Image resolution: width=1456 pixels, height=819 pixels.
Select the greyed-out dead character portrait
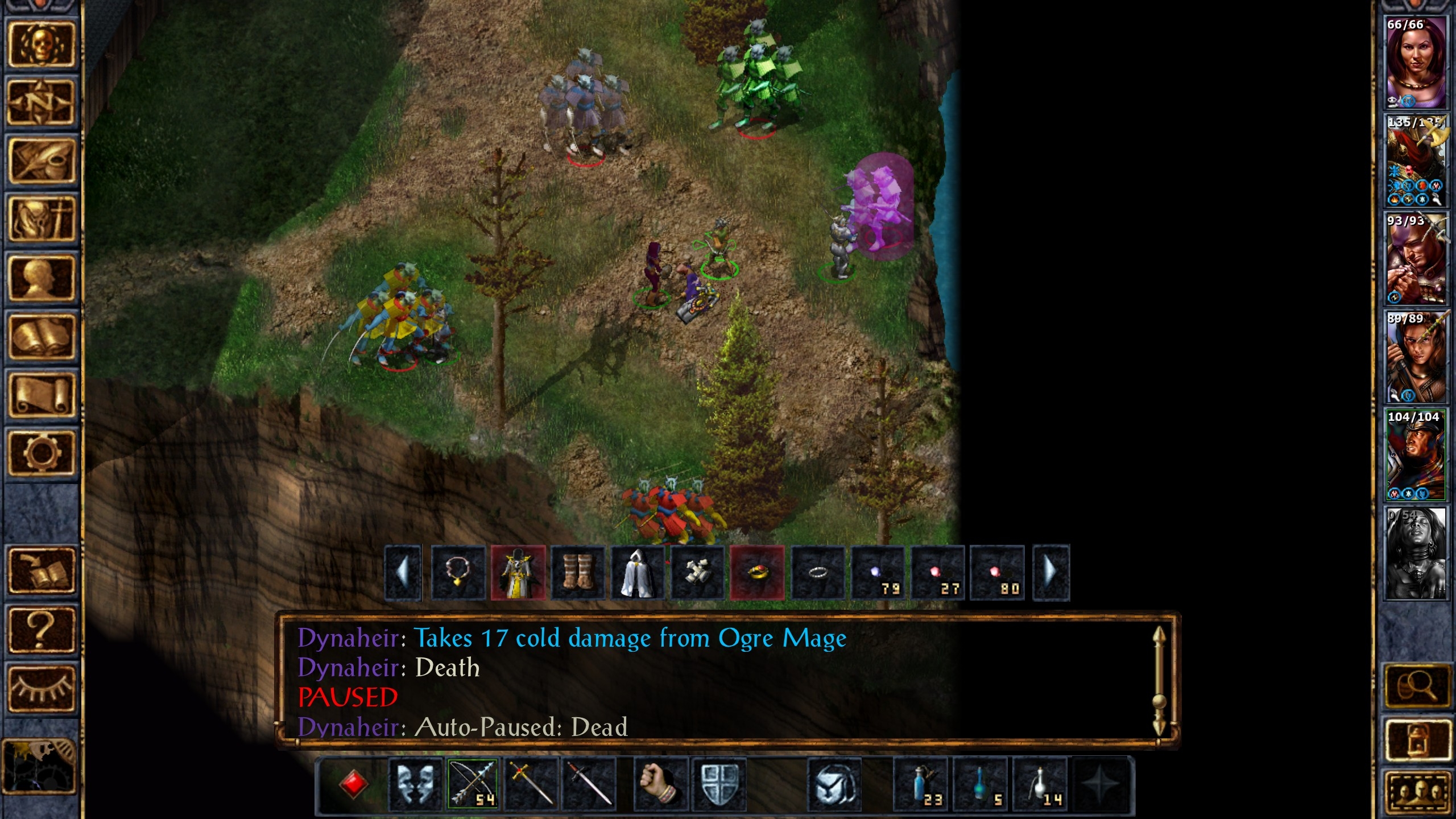[x=1415, y=553]
